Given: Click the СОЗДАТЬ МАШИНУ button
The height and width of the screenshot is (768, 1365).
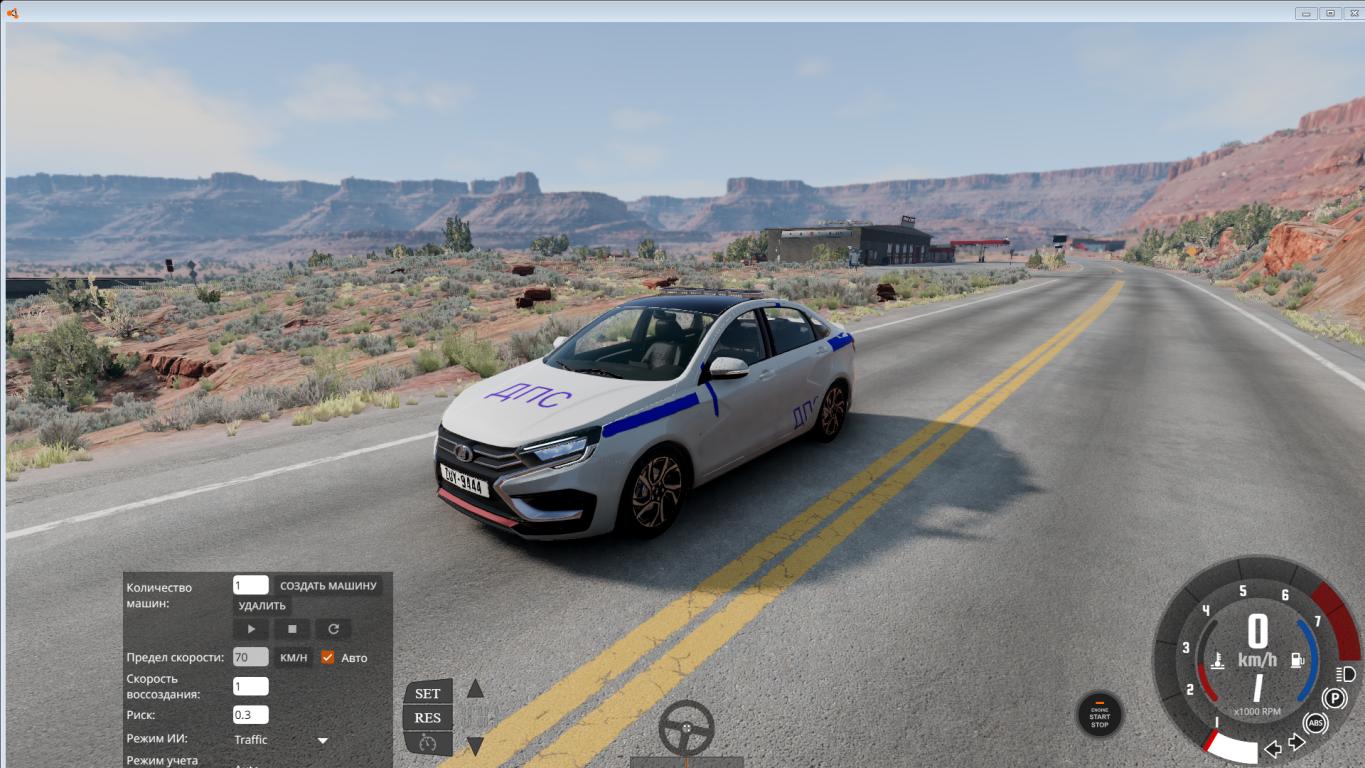Looking at the screenshot, I should click(x=328, y=586).
